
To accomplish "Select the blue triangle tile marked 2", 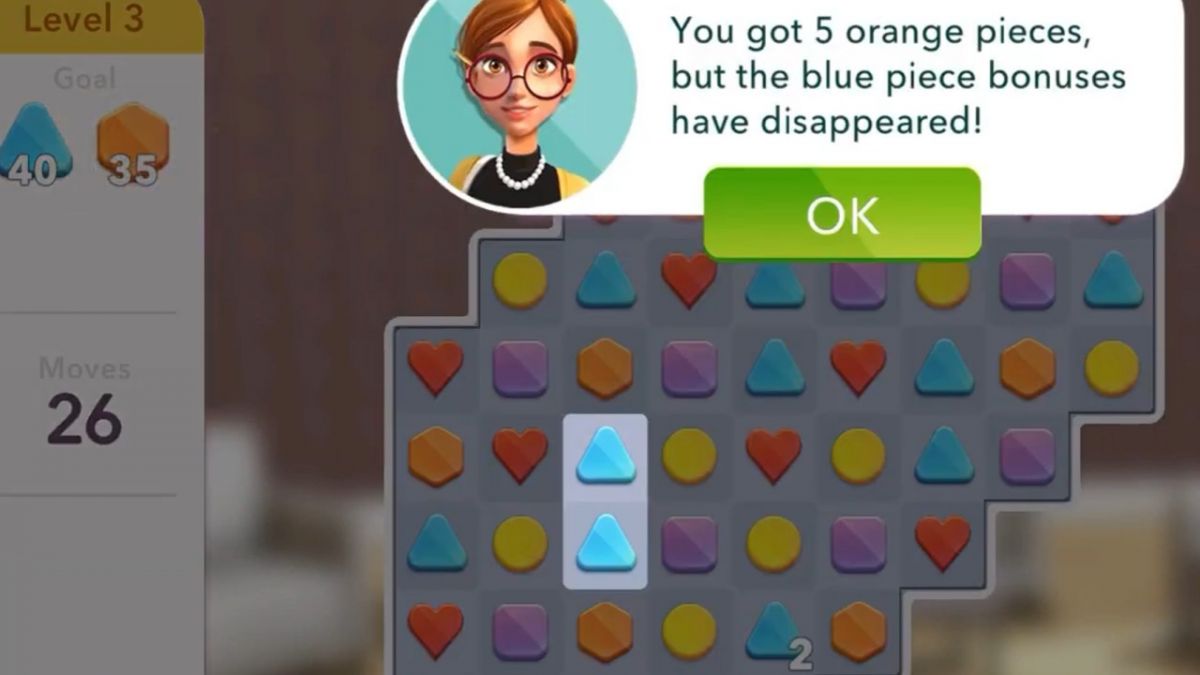I will [x=774, y=630].
